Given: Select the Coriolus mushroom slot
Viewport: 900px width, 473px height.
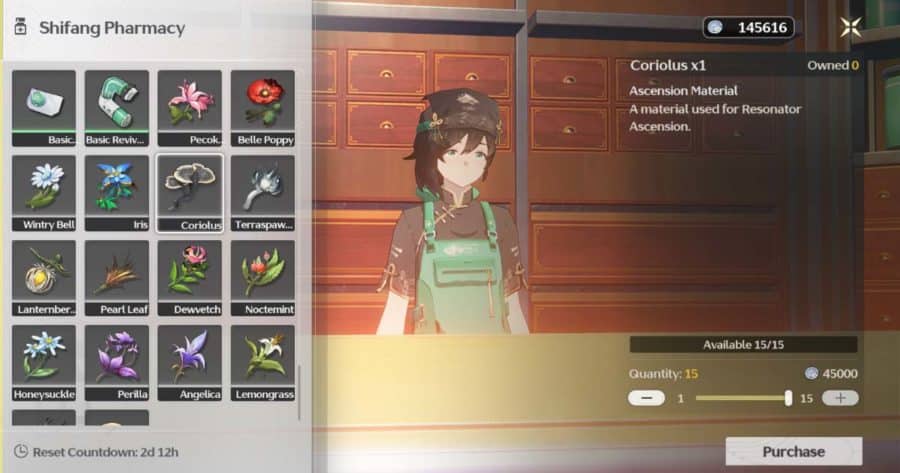Looking at the screenshot, I should point(190,192).
